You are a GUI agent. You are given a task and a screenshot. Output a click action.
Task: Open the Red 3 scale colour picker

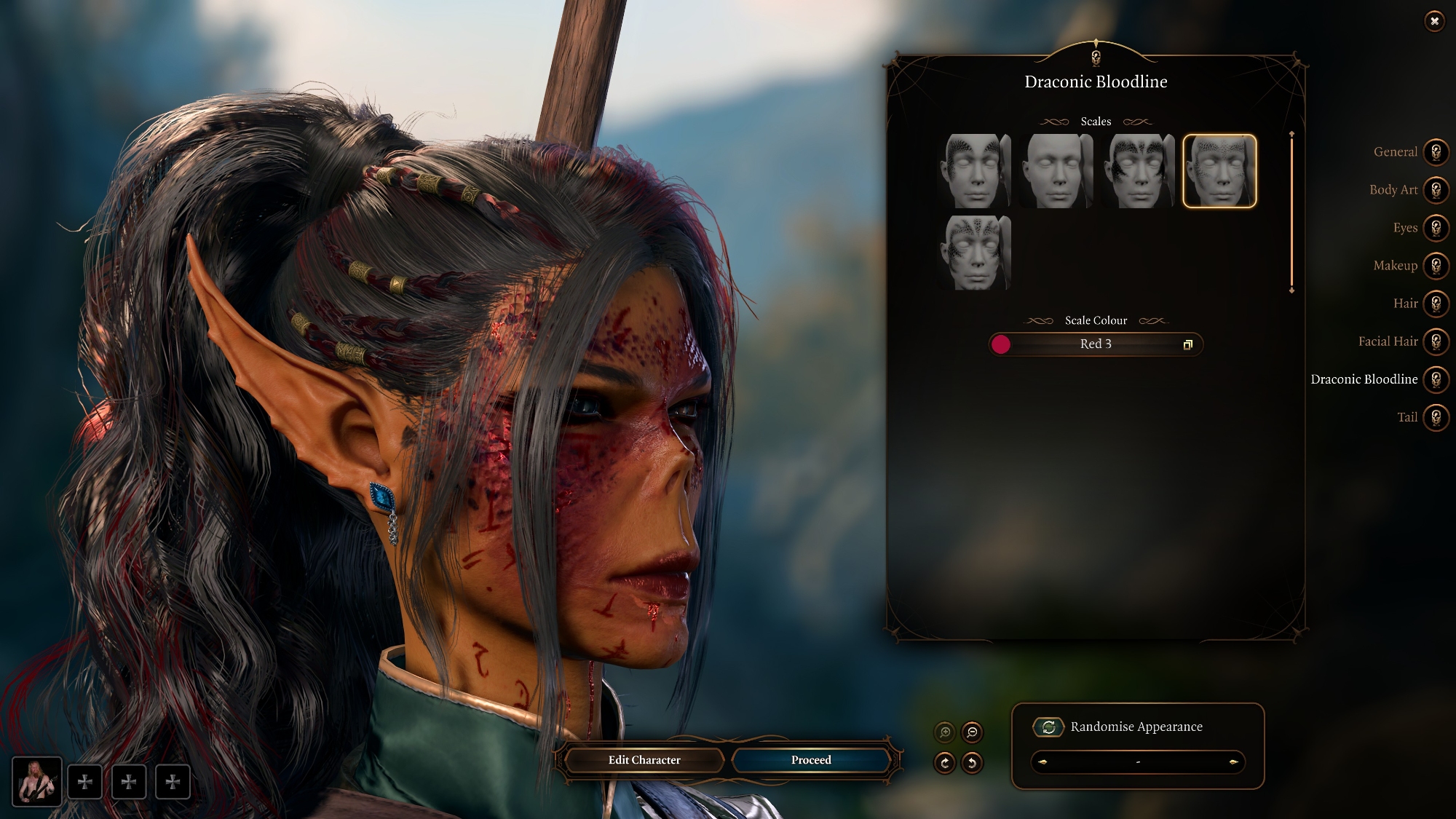(1095, 344)
